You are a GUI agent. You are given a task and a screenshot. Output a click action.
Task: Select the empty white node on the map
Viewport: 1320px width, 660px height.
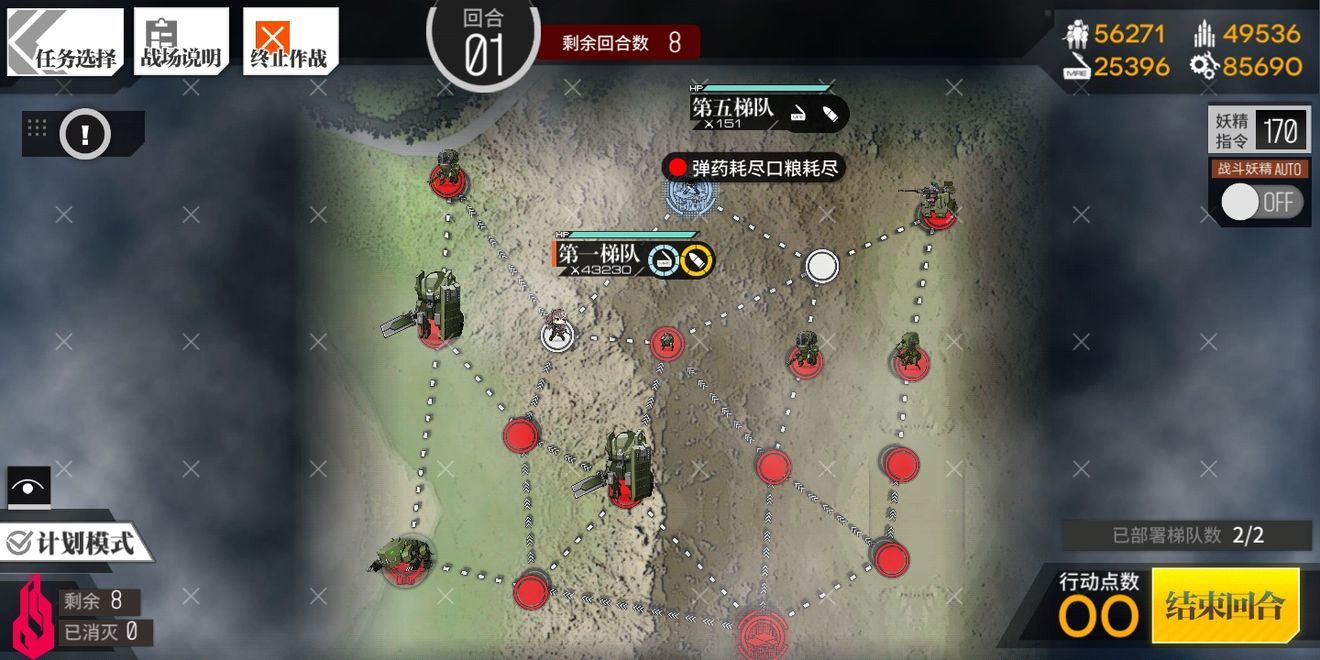point(821,265)
